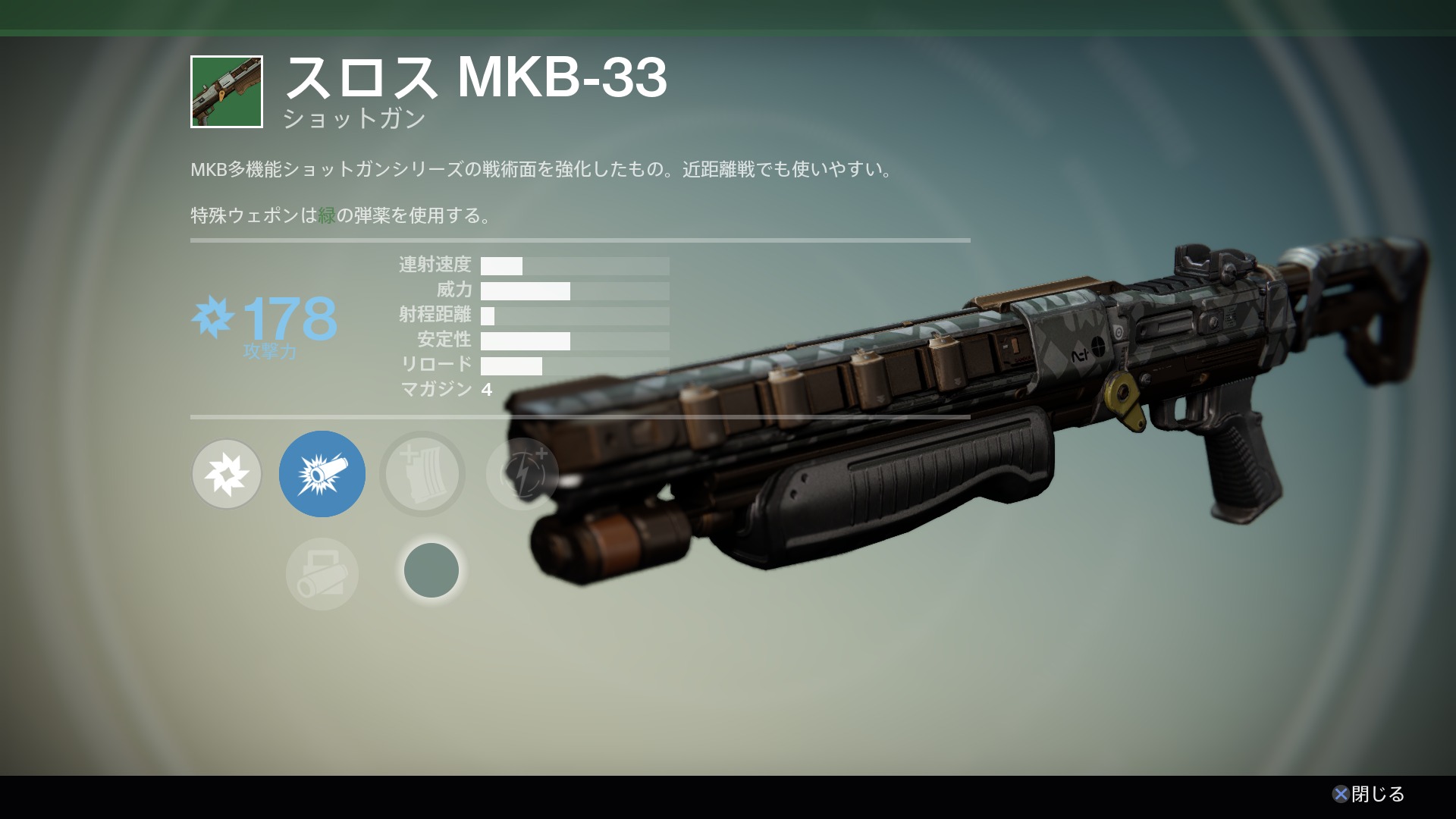
Task: Choose the extra magazine perk node
Action: (x=422, y=475)
